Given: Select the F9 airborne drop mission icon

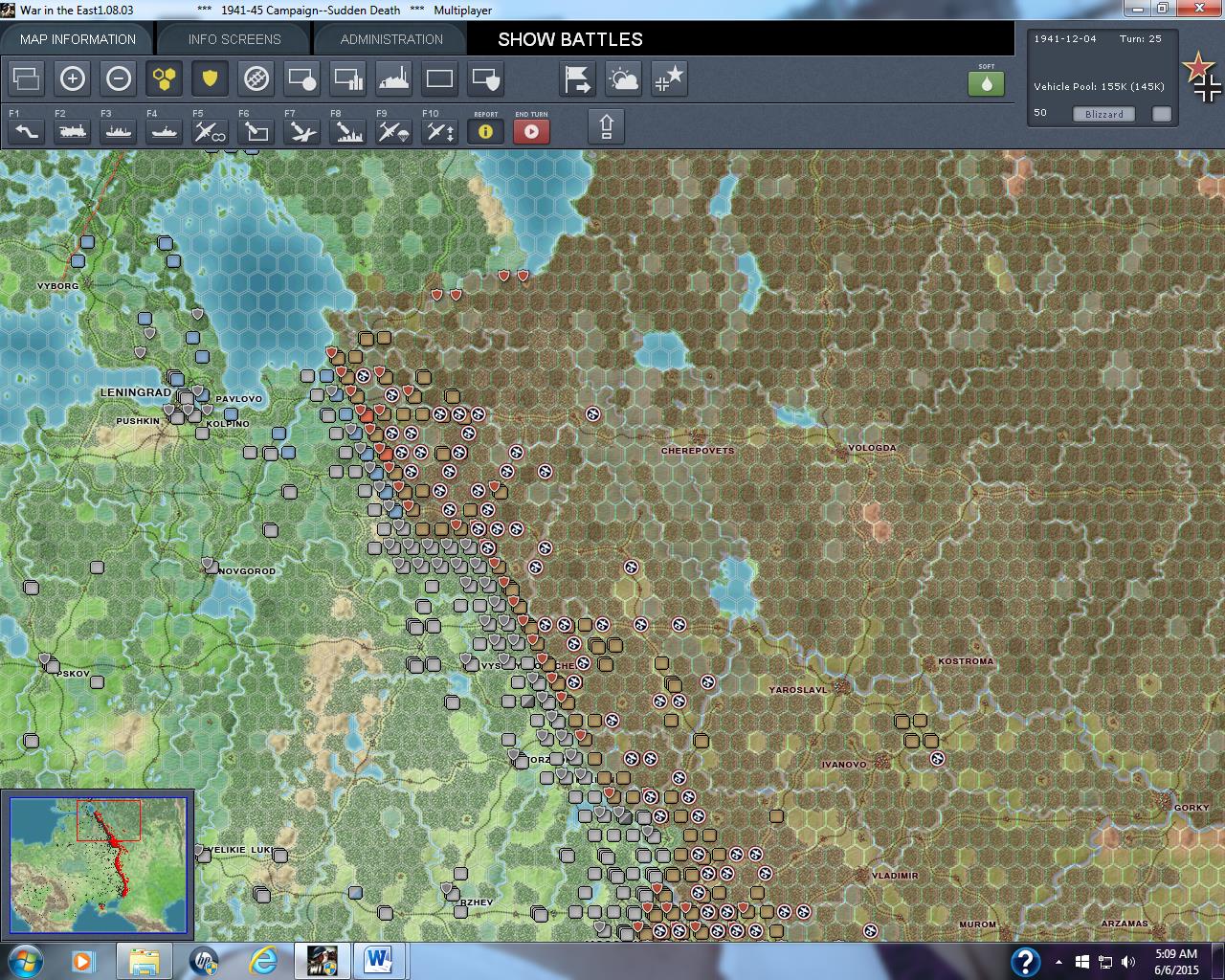Looking at the screenshot, I should [392, 131].
